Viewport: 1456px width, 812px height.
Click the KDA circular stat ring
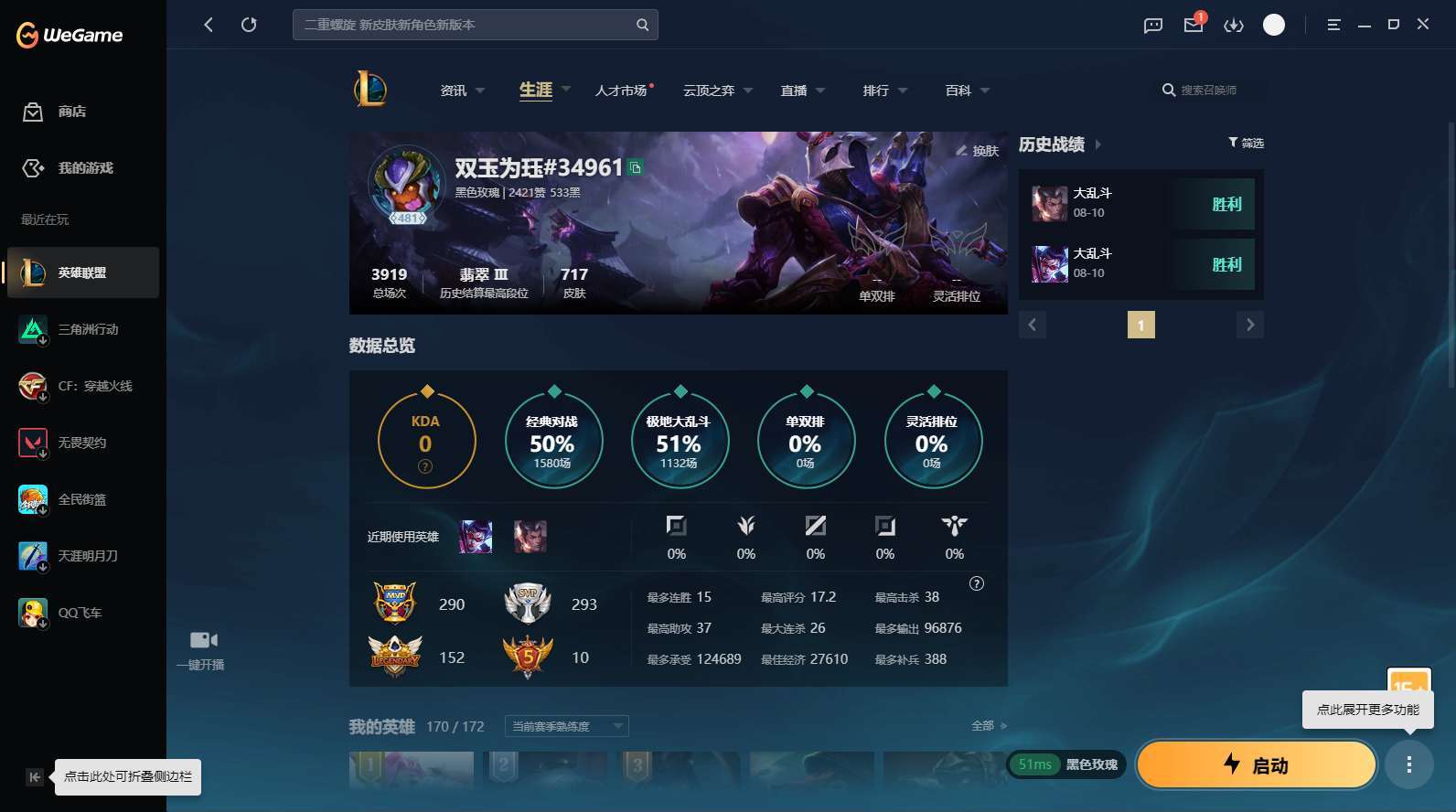click(x=425, y=439)
